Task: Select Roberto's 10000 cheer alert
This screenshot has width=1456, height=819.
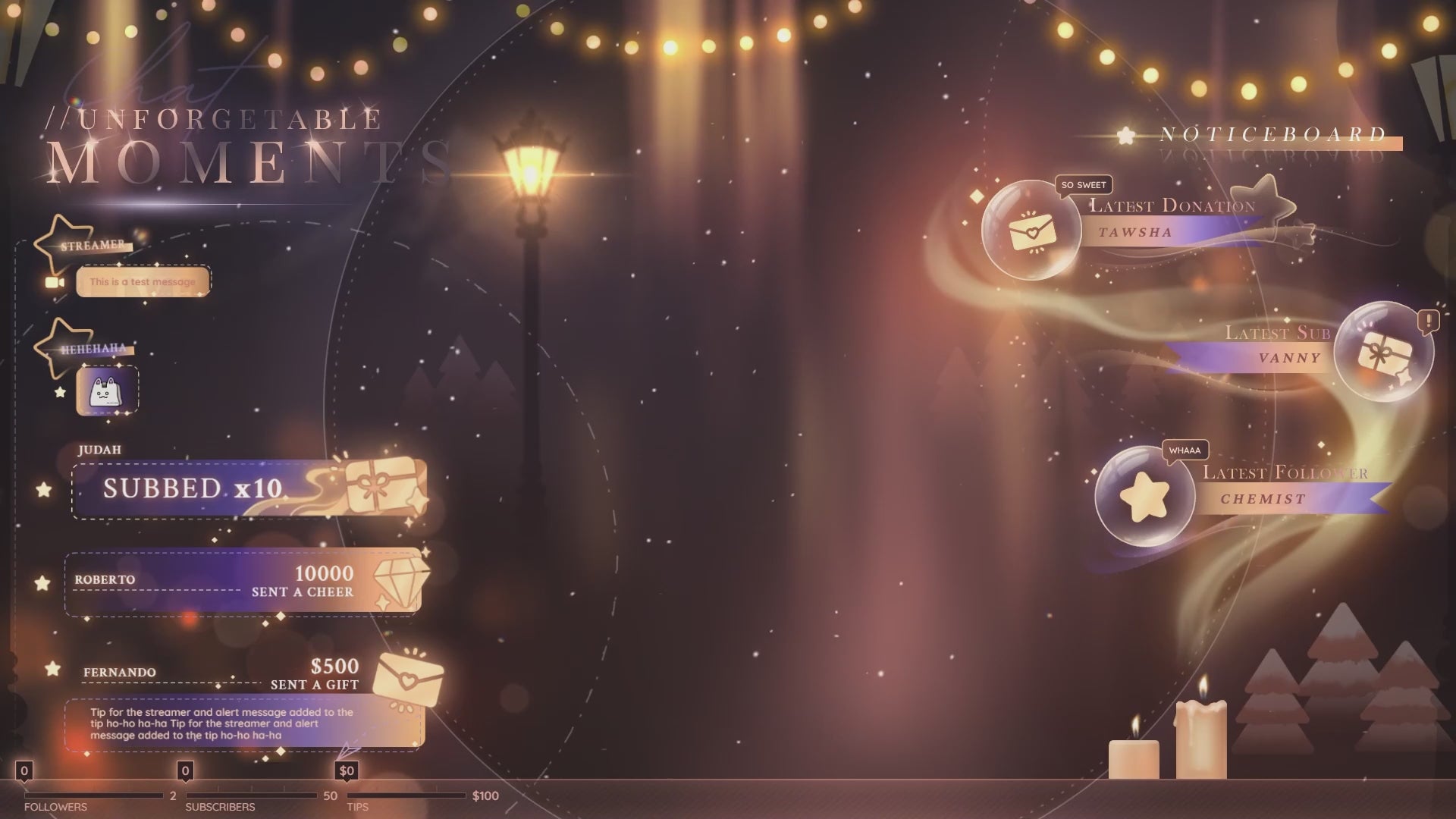Action: 243,582
